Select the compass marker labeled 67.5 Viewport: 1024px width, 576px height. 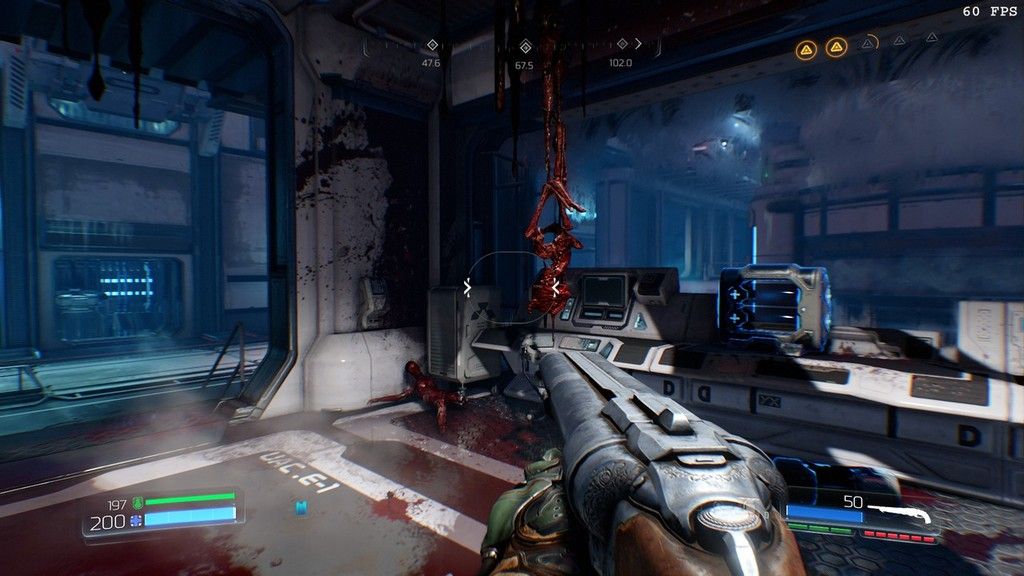(524, 46)
